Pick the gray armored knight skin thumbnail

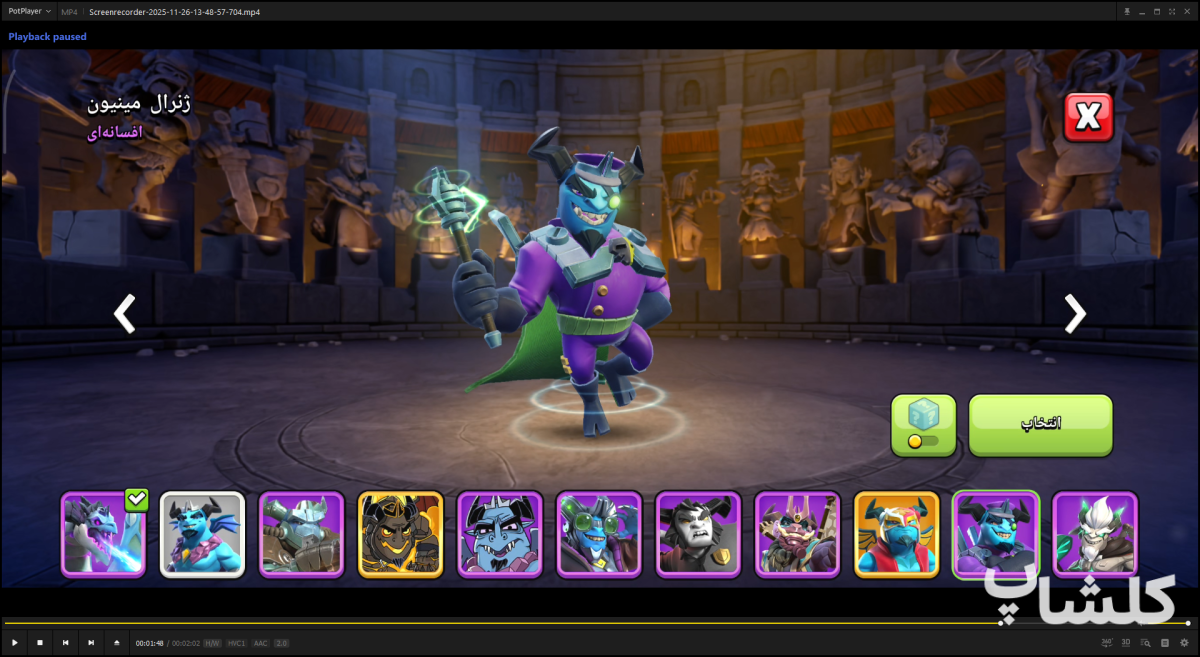(x=301, y=535)
